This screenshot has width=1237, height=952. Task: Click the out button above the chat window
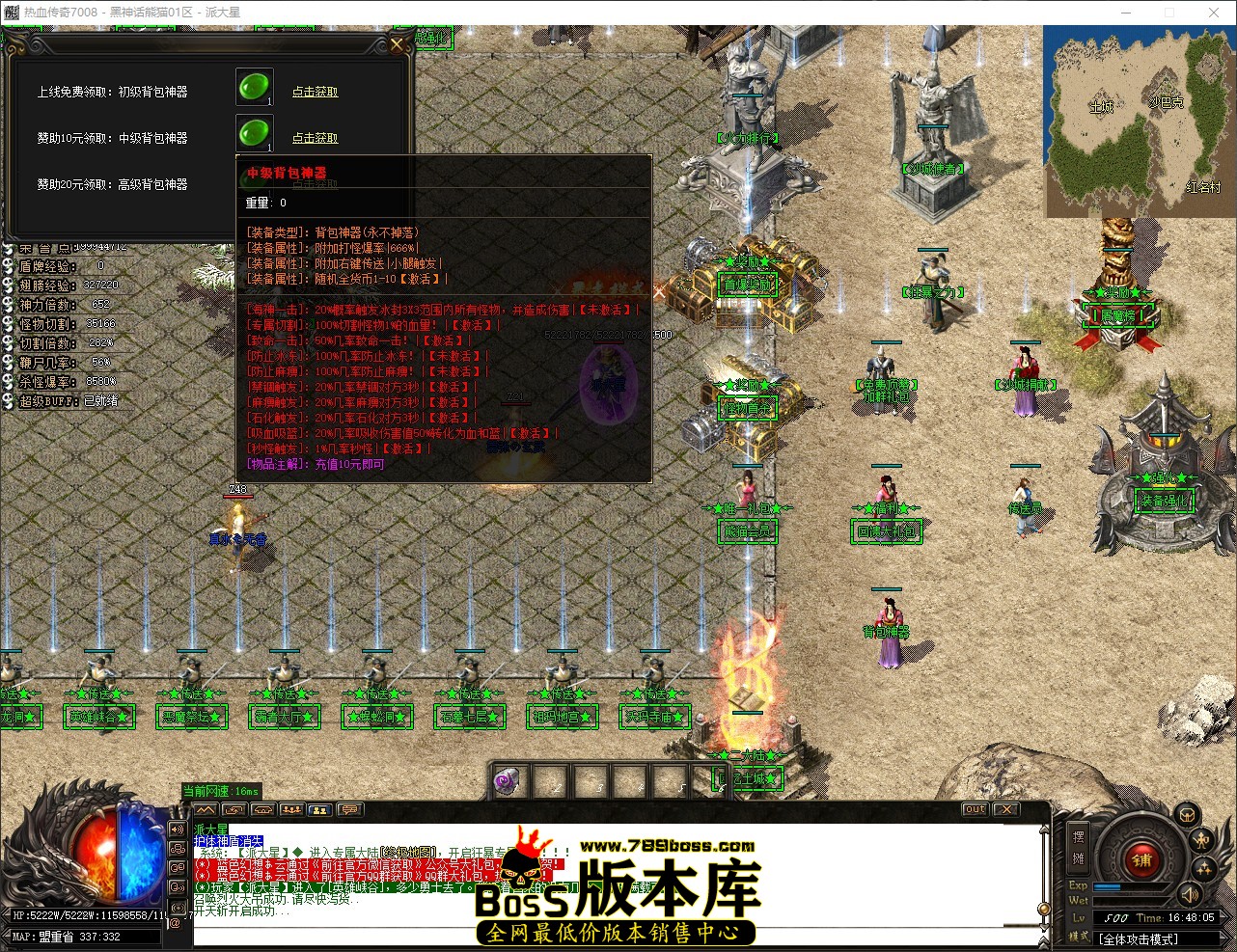[974, 809]
